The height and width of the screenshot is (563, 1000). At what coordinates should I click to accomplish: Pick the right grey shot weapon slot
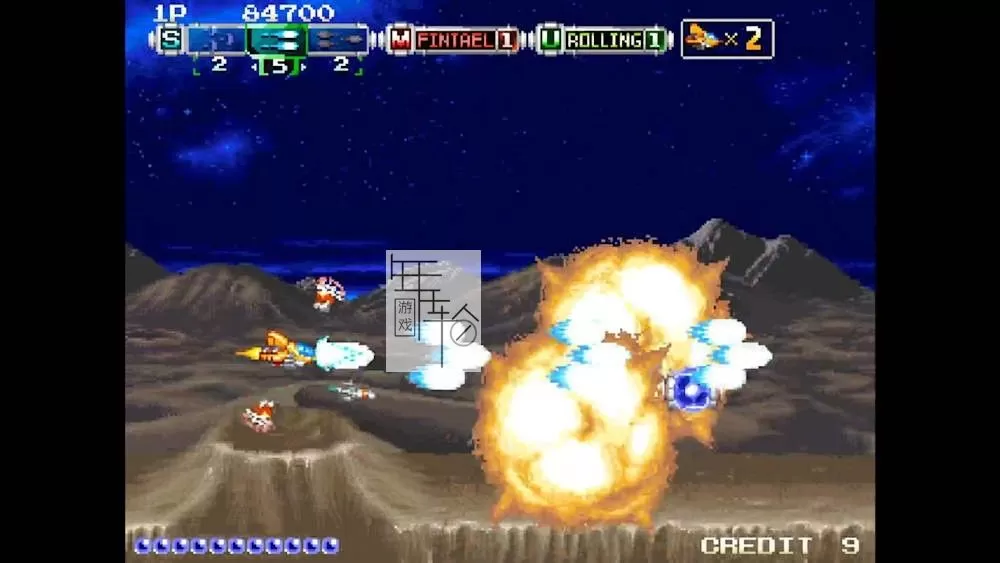coord(338,39)
